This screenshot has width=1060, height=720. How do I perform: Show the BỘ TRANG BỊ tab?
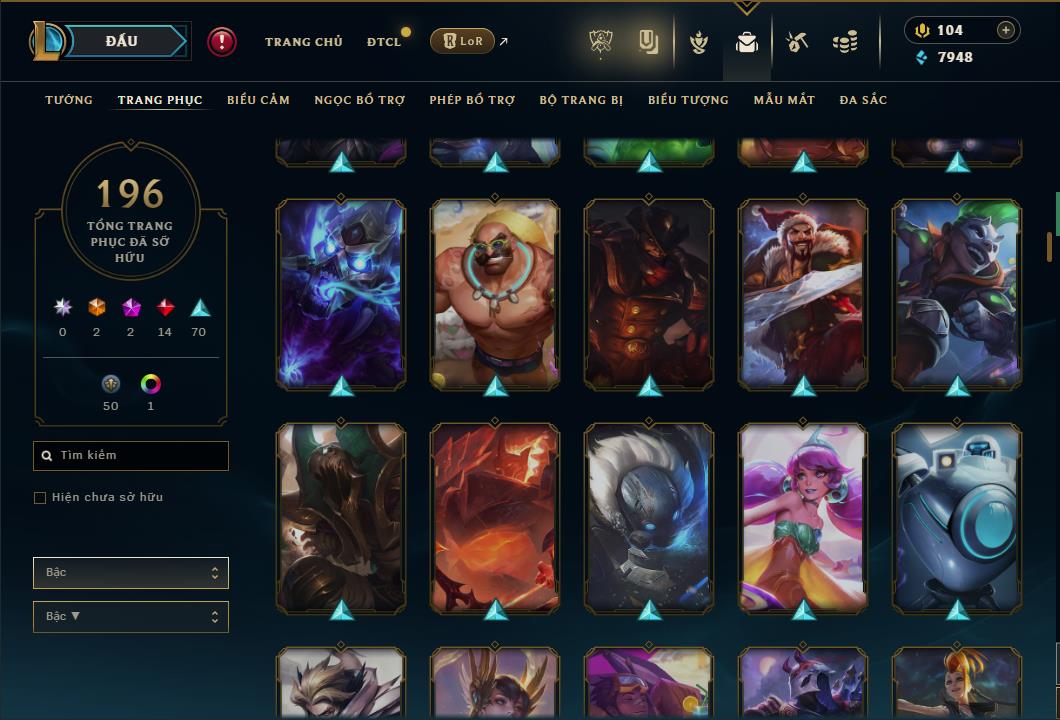[581, 100]
